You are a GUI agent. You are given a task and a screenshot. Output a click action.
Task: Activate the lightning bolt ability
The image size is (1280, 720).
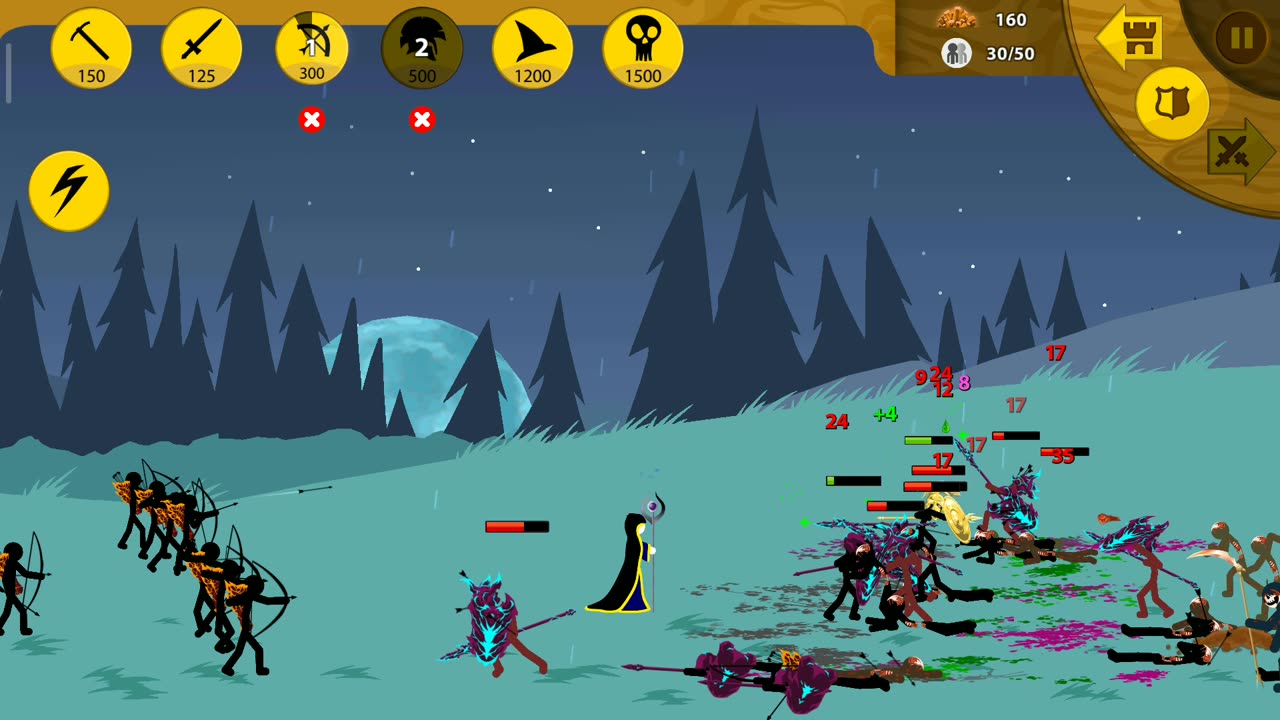tap(69, 190)
